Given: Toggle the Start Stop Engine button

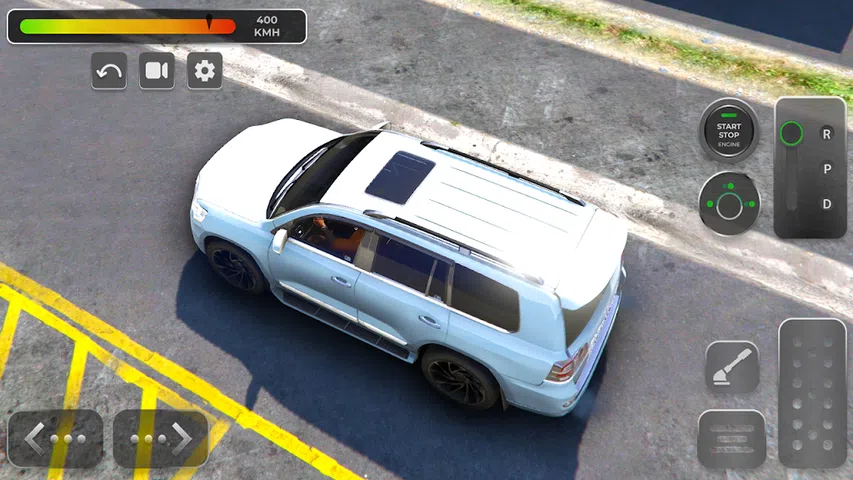Looking at the screenshot, I should tap(728, 129).
